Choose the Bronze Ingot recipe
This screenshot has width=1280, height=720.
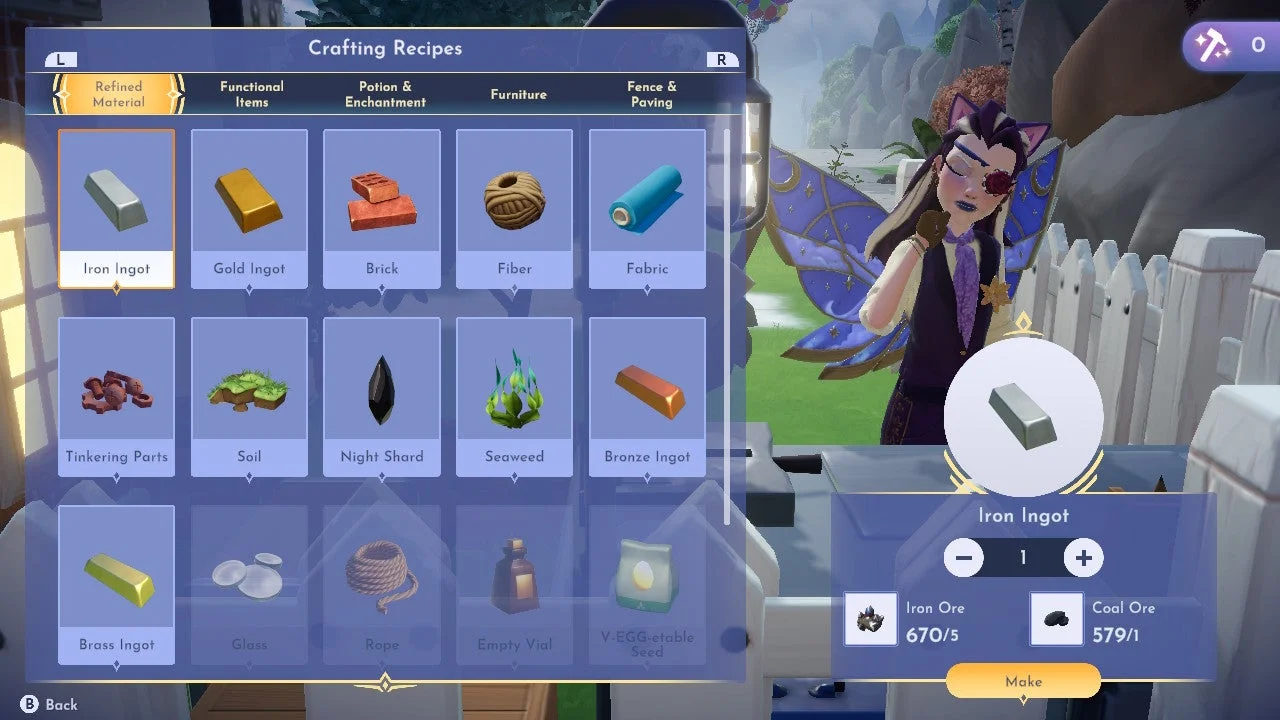click(646, 390)
